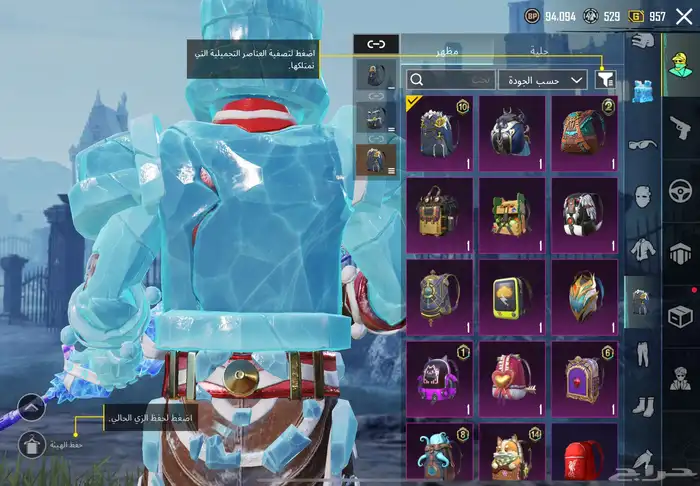This screenshot has width=700, height=486.
Task: Open the pants clothing category
Action: click(x=641, y=353)
